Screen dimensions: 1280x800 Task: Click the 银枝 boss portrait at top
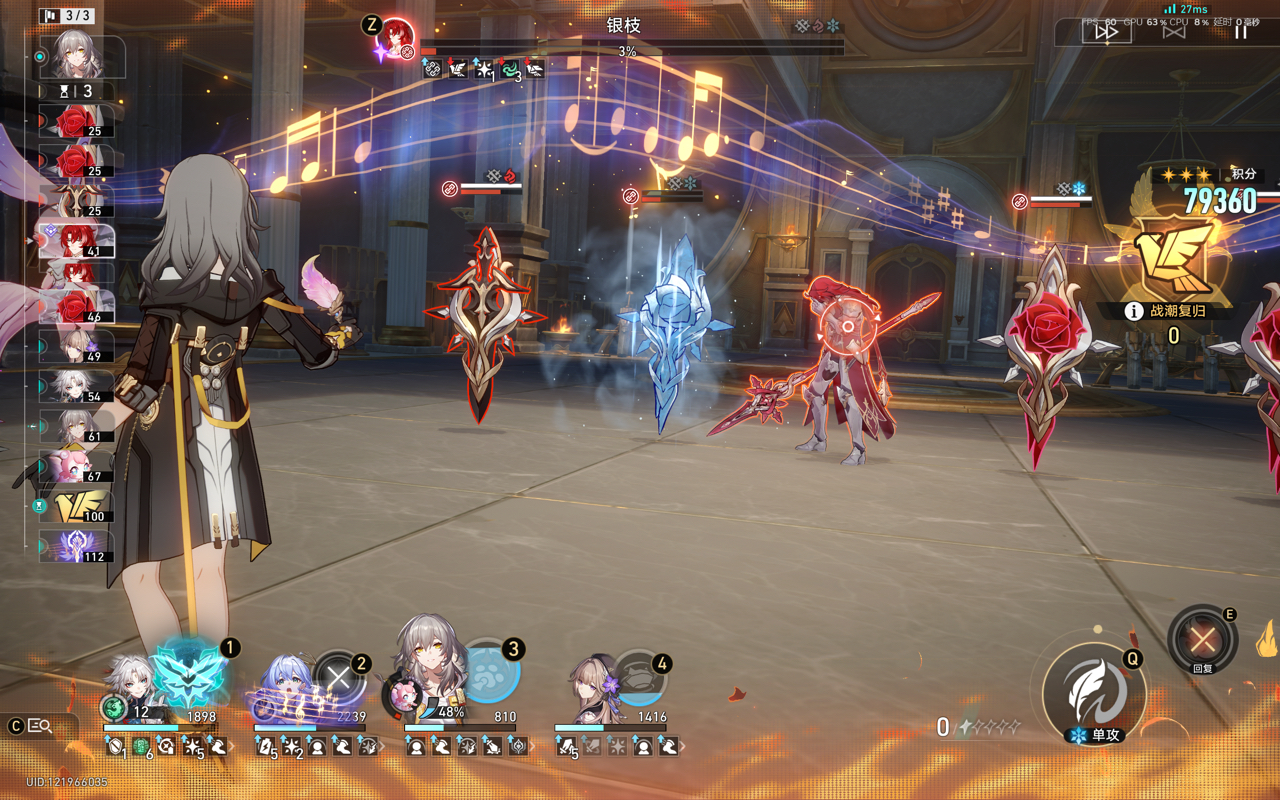tap(397, 36)
